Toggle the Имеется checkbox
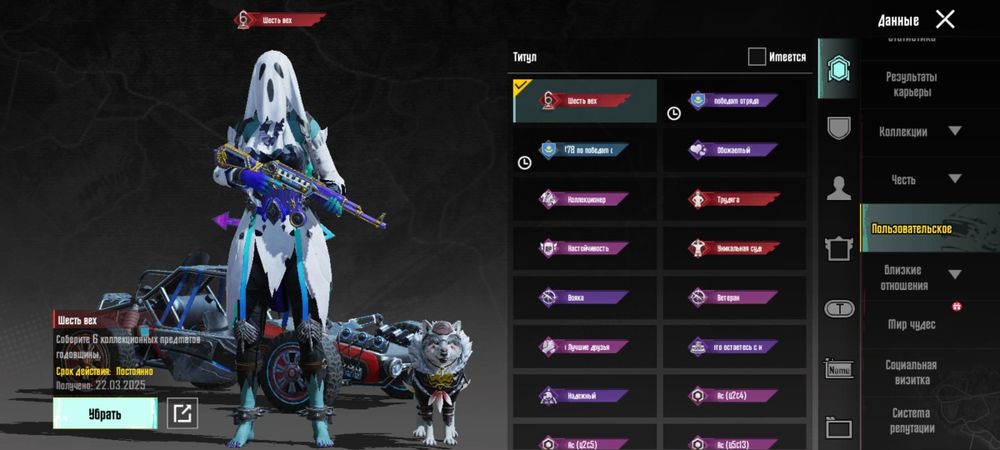Screen dimensions: 1000x450 [757, 57]
